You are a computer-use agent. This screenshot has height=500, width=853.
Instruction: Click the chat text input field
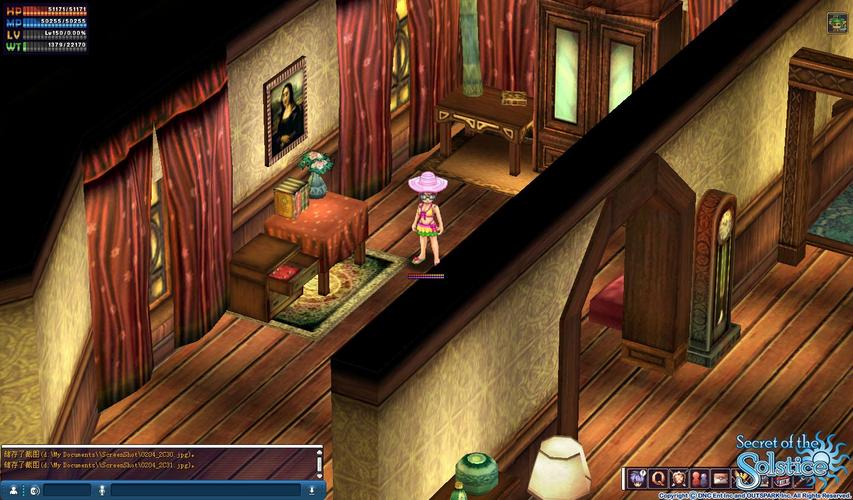point(206,490)
